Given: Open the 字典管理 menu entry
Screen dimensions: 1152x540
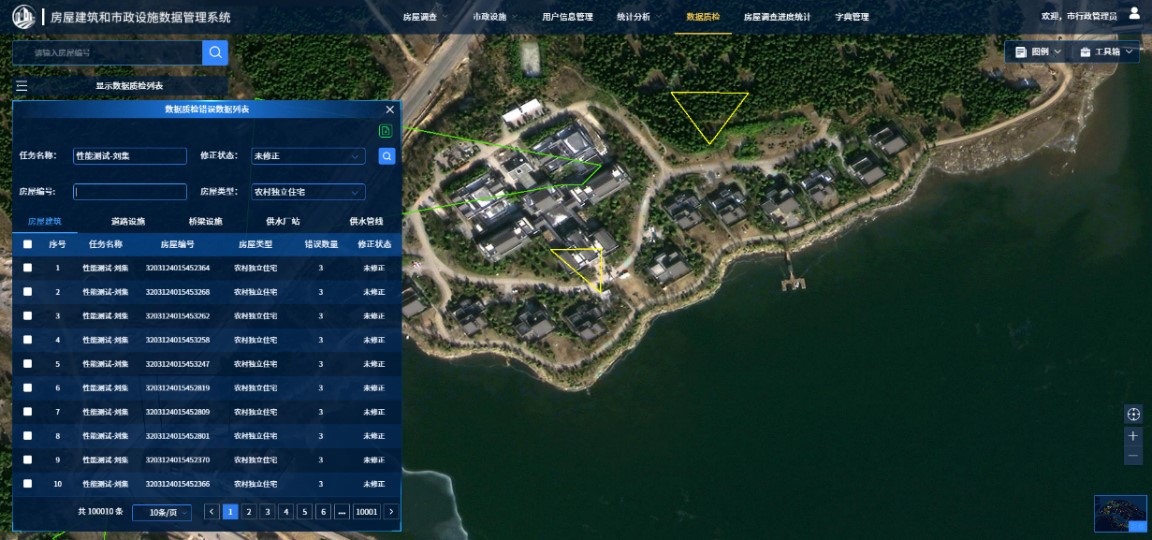Looking at the screenshot, I should pyautogui.click(x=852, y=17).
